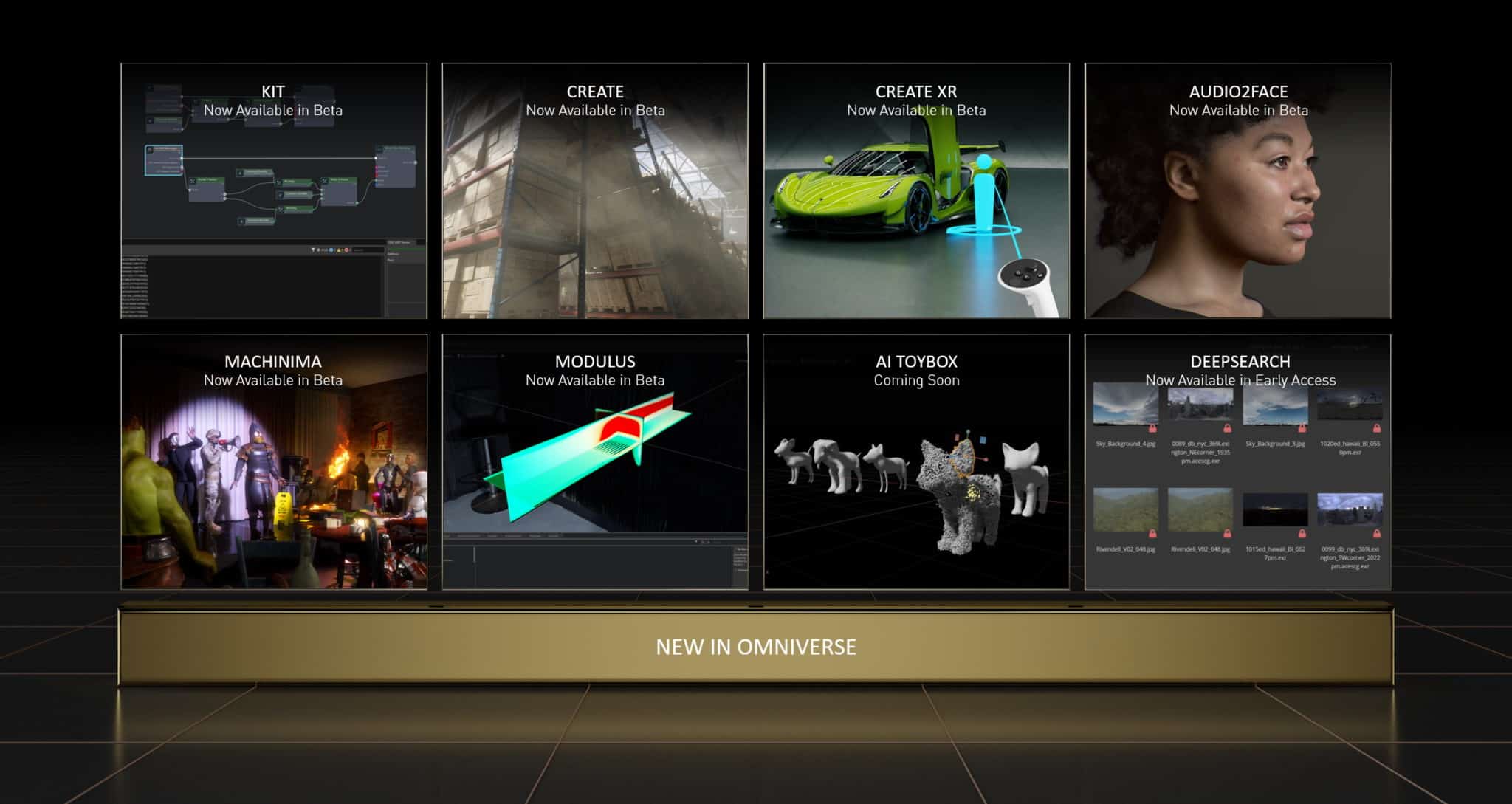Choose the AI Toybox tile

coord(916,461)
